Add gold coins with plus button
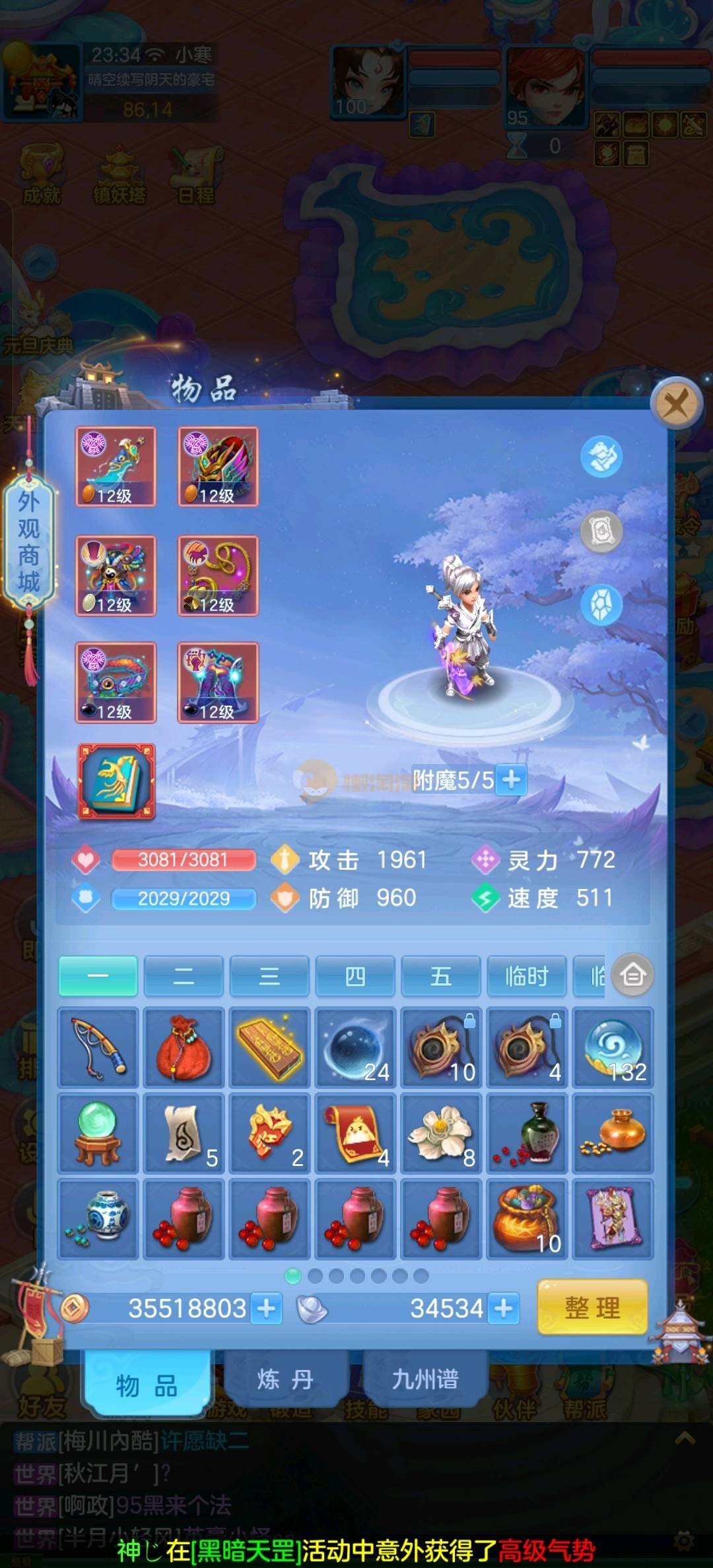713x1568 pixels. pos(267,1308)
